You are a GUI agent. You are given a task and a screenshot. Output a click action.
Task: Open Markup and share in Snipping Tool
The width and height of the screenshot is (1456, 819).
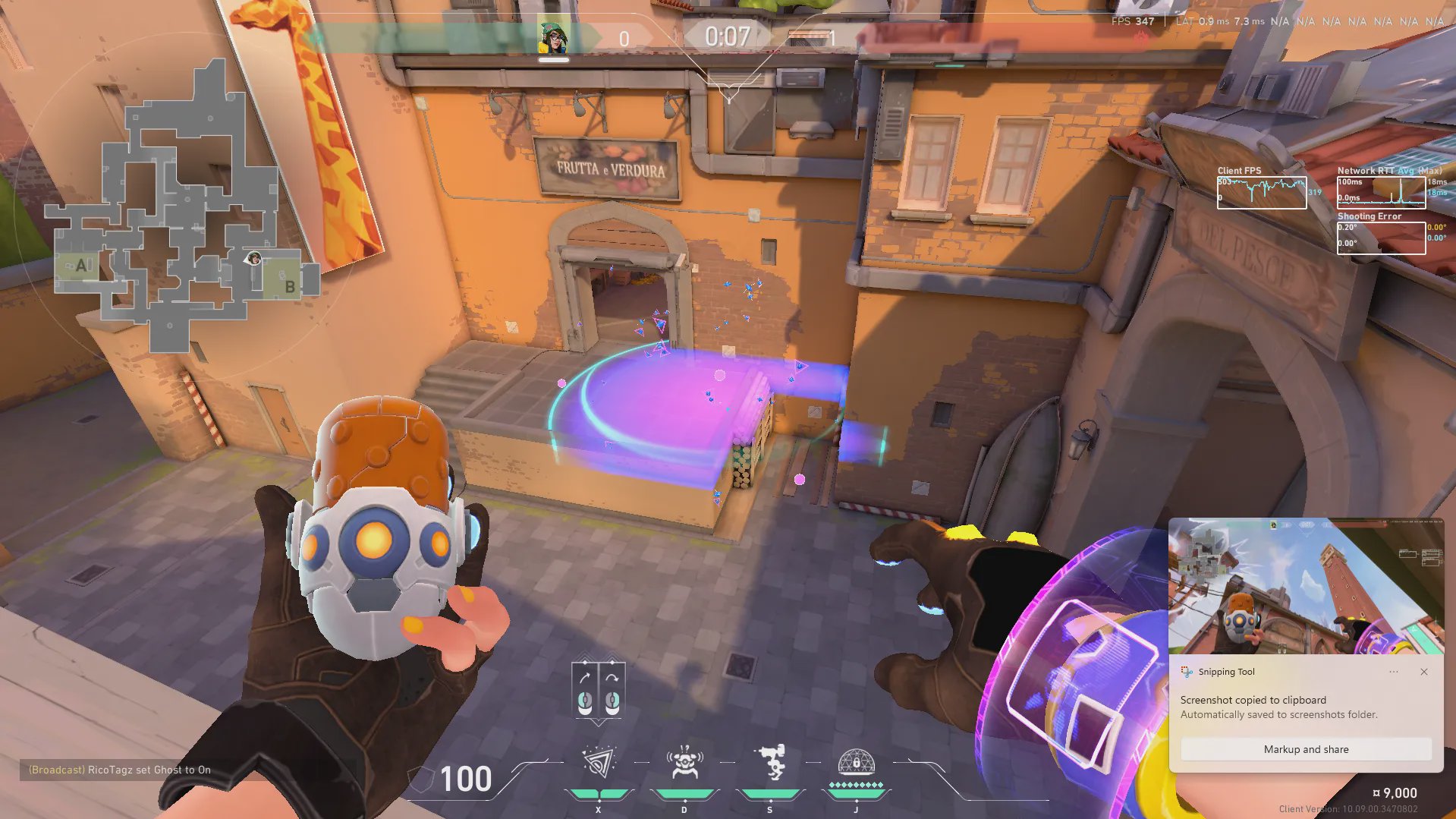pos(1306,749)
